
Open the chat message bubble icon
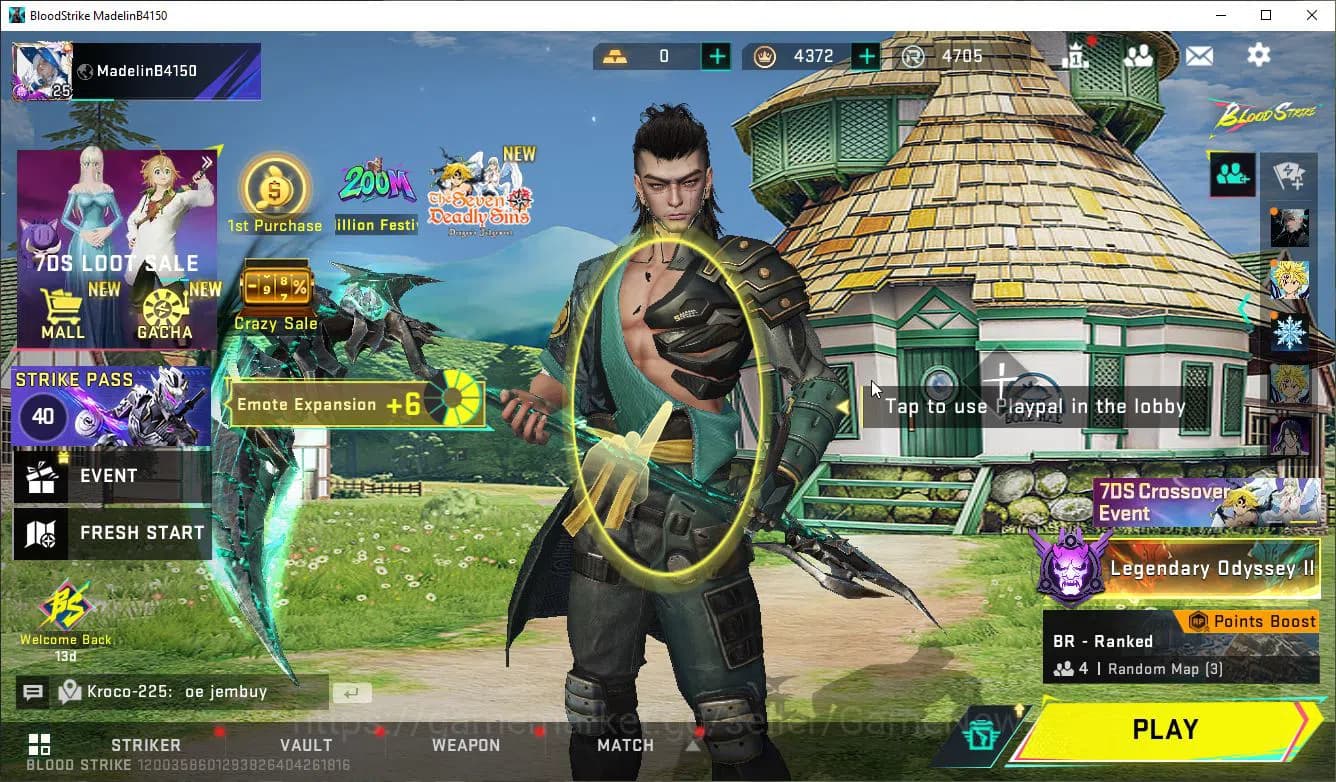(33, 691)
